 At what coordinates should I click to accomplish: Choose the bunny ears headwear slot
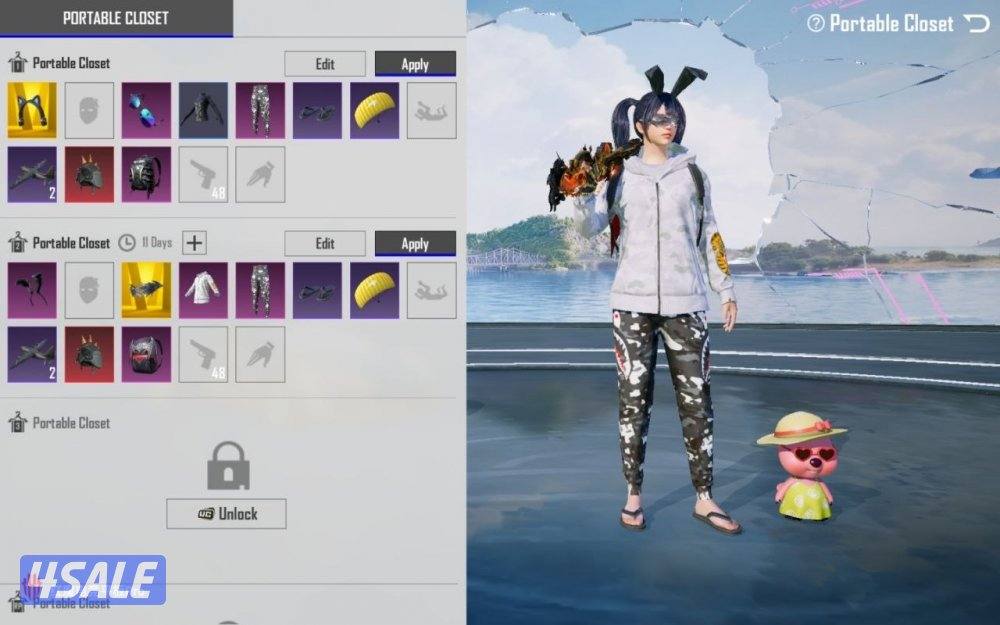32,290
